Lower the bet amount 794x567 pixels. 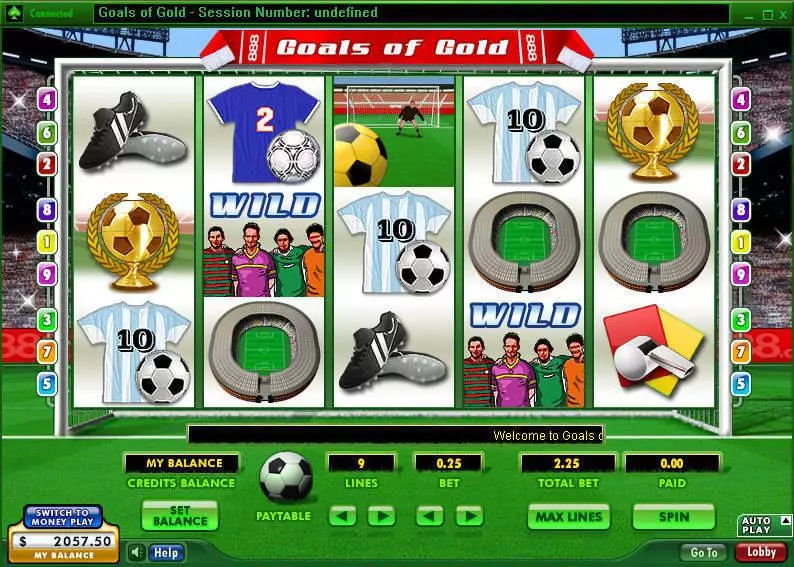pos(429,517)
